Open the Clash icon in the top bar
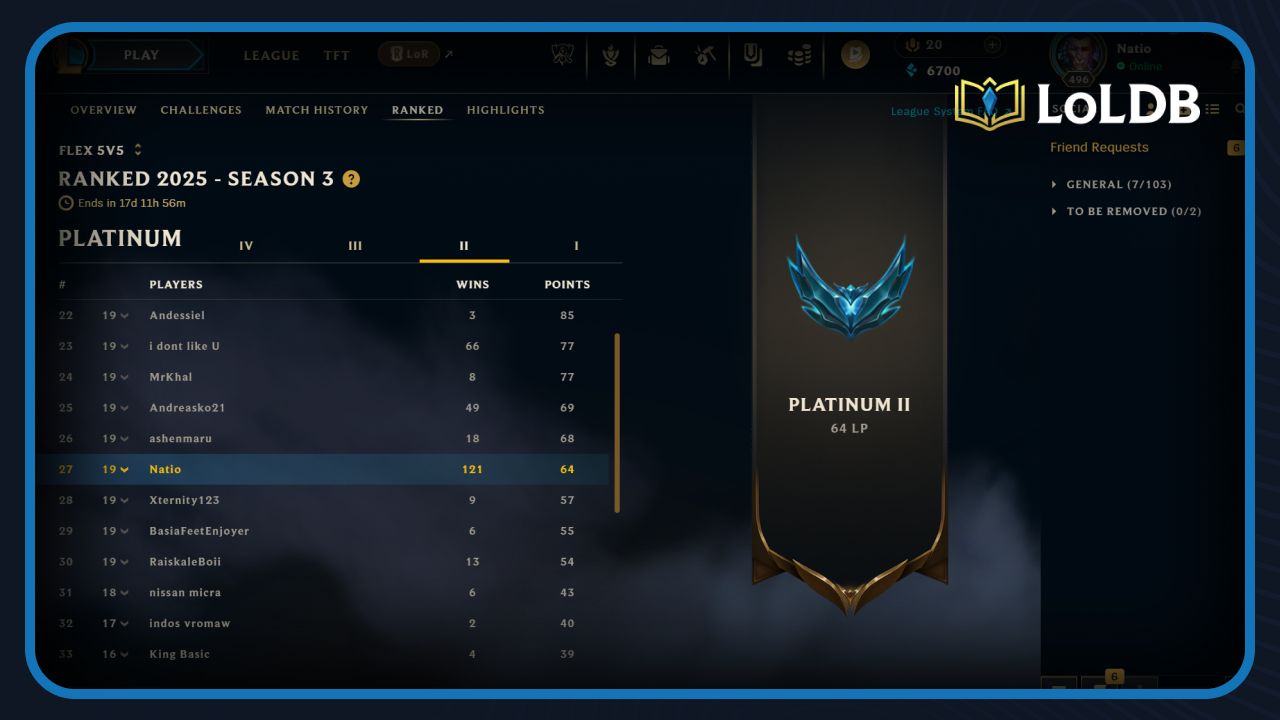The width and height of the screenshot is (1280, 720). point(611,55)
